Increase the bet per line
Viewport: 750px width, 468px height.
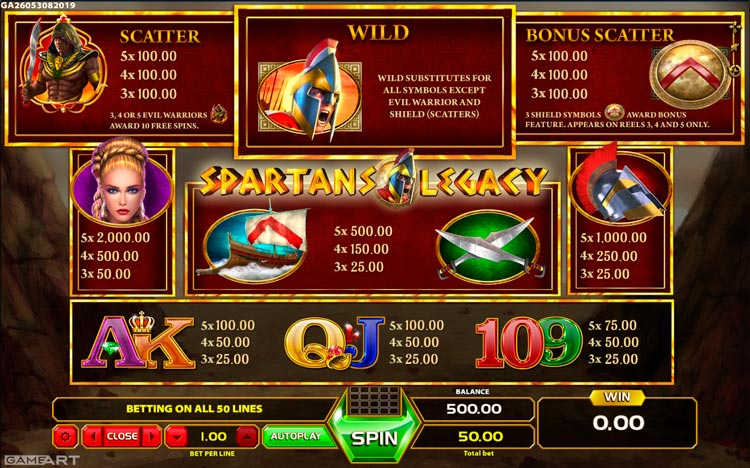coord(246,436)
